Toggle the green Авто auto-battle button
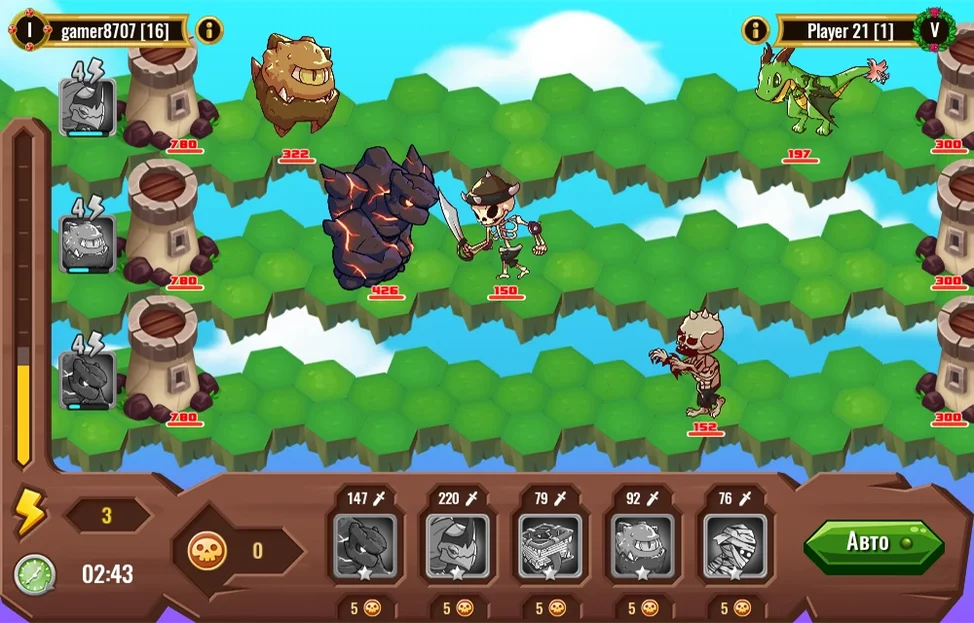The image size is (974, 623). pos(873,543)
